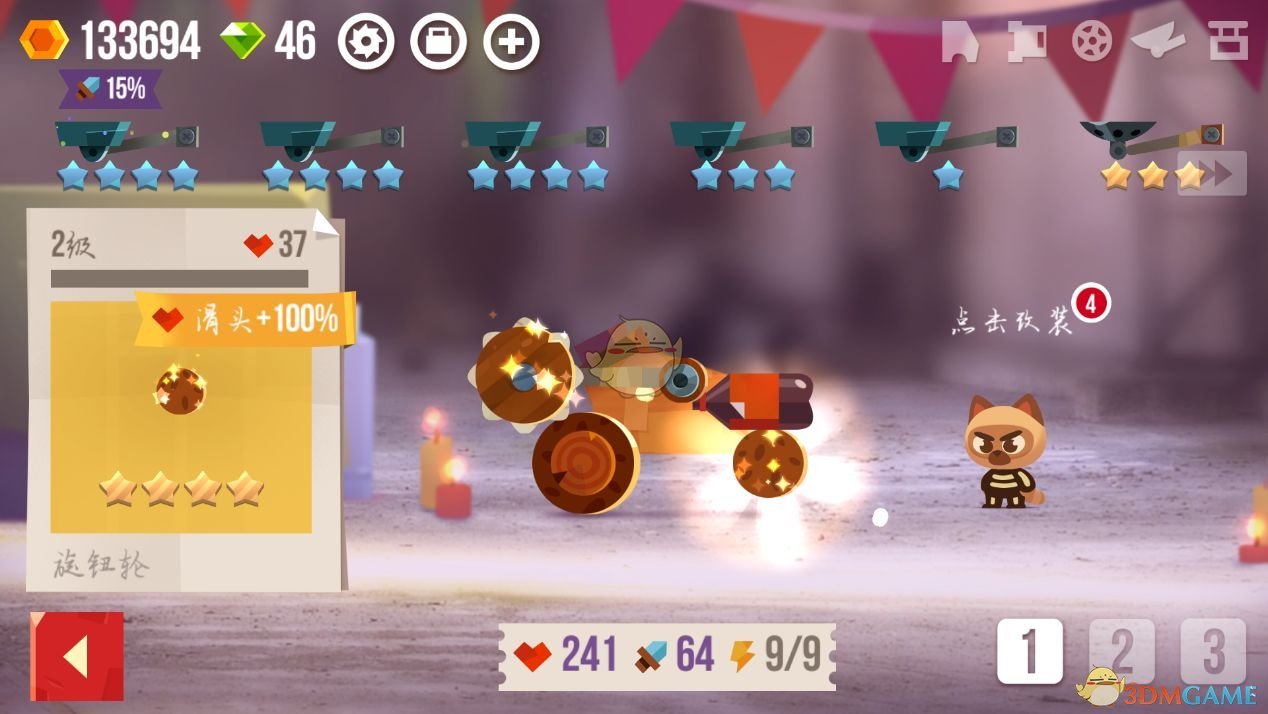Show the weapon parts category
Screen dimensions: 1268x714
(1027, 42)
